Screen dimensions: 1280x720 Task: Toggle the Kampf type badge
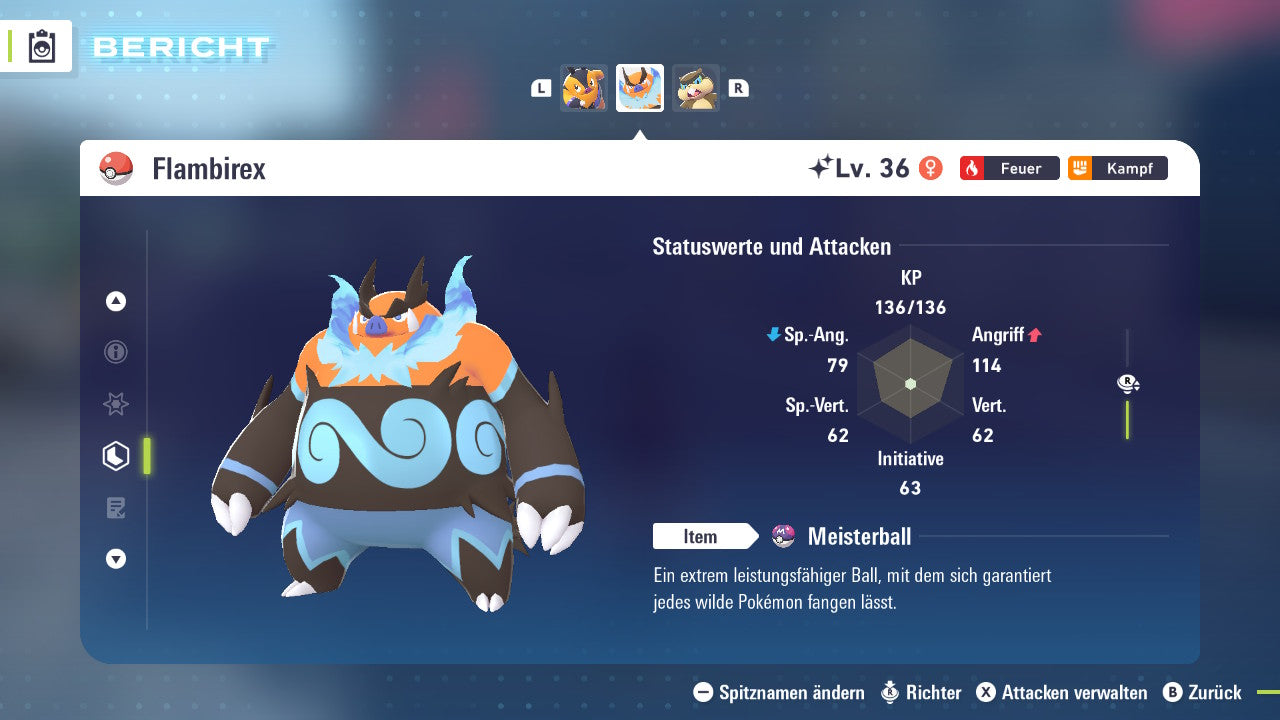pyautogui.click(x=1117, y=168)
